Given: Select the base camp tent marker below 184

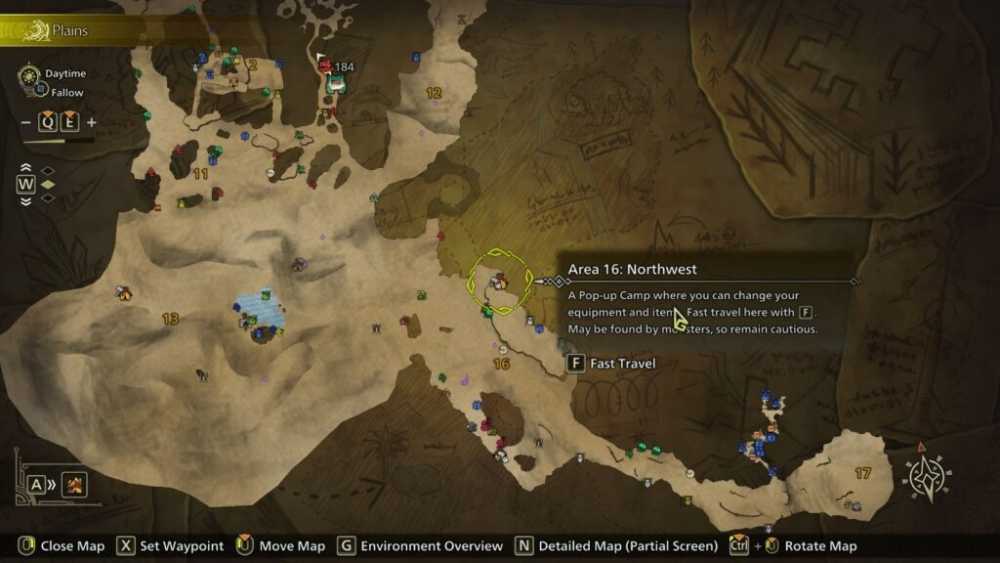Looking at the screenshot, I should coord(336,86).
